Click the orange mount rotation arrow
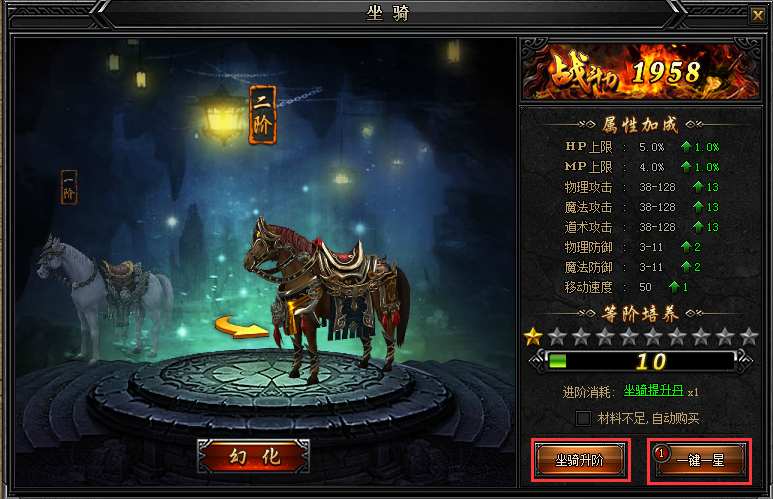 (x=234, y=328)
